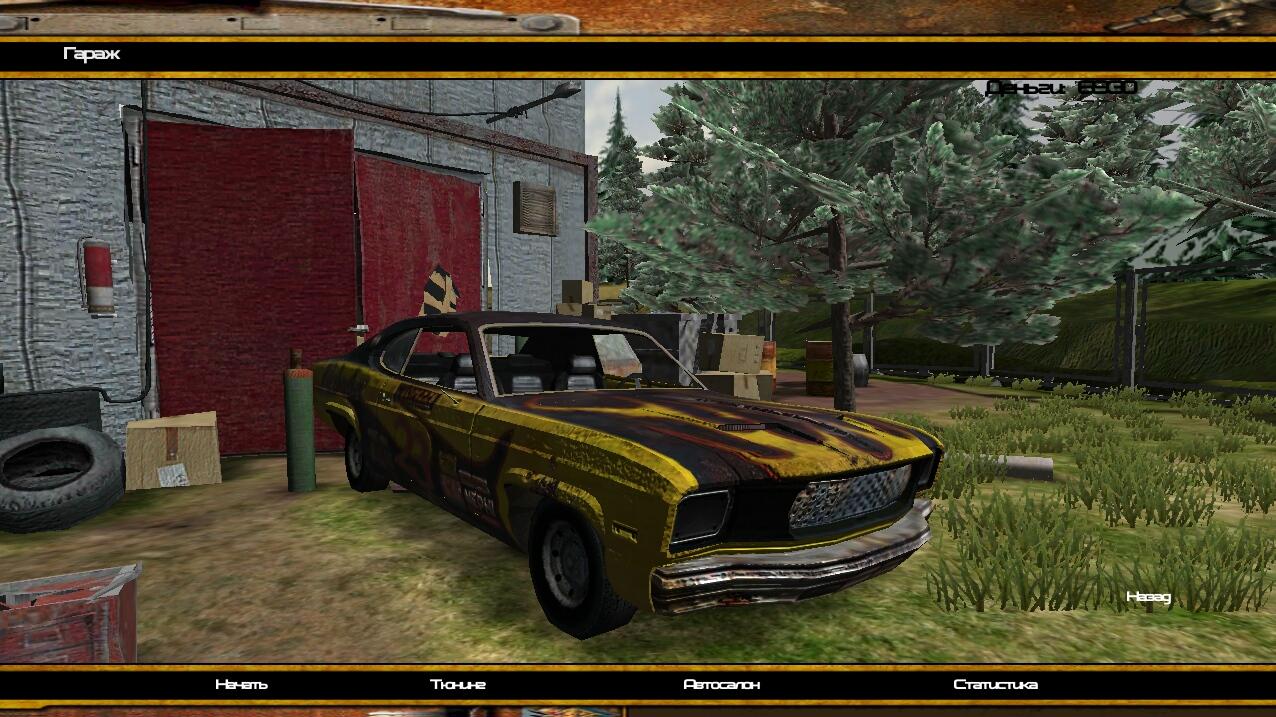The image size is (1276, 717).
Task: Choose Назад to go back
Action: (1148, 597)
